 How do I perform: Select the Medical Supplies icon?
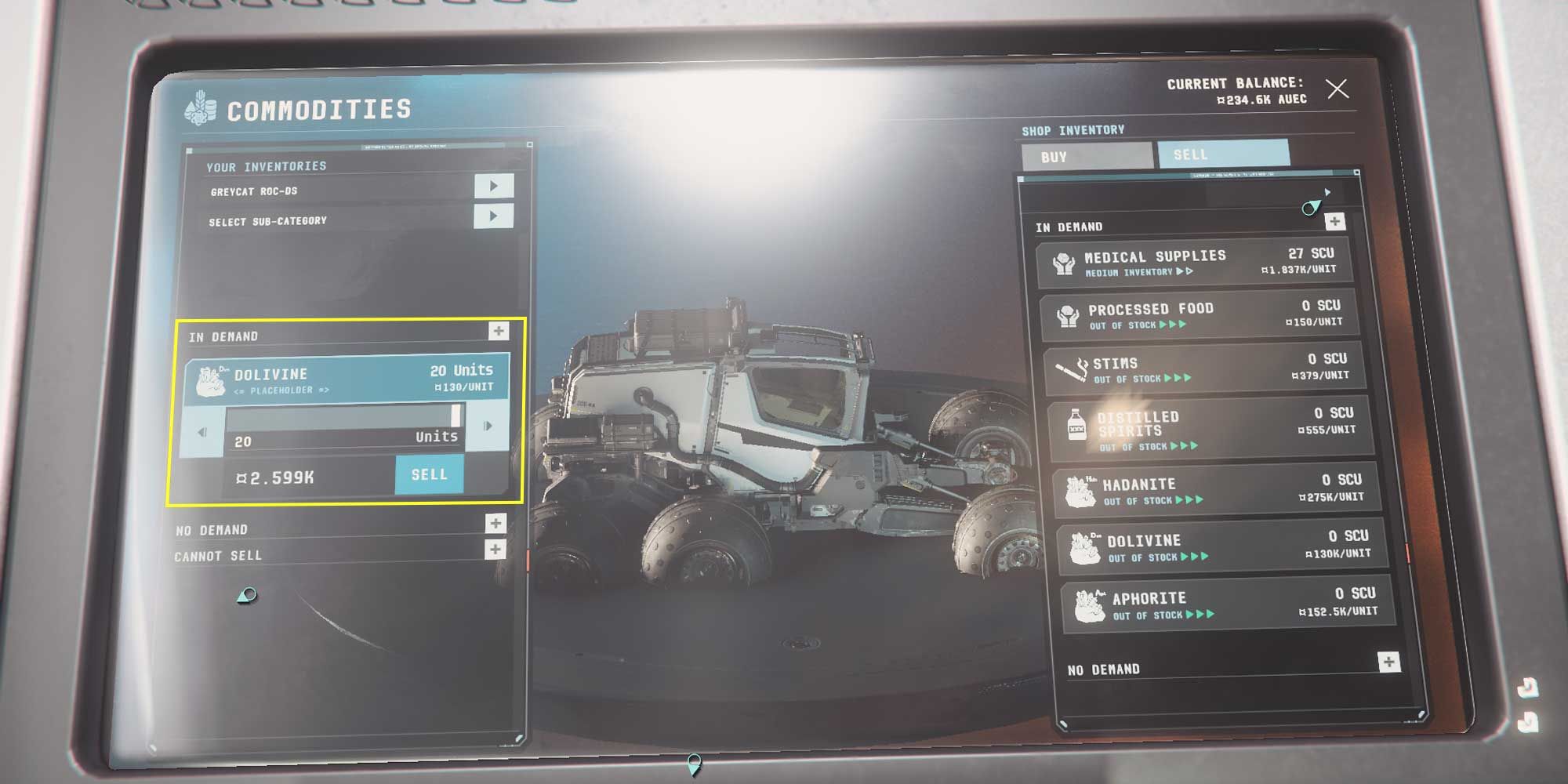(1066, 263)
